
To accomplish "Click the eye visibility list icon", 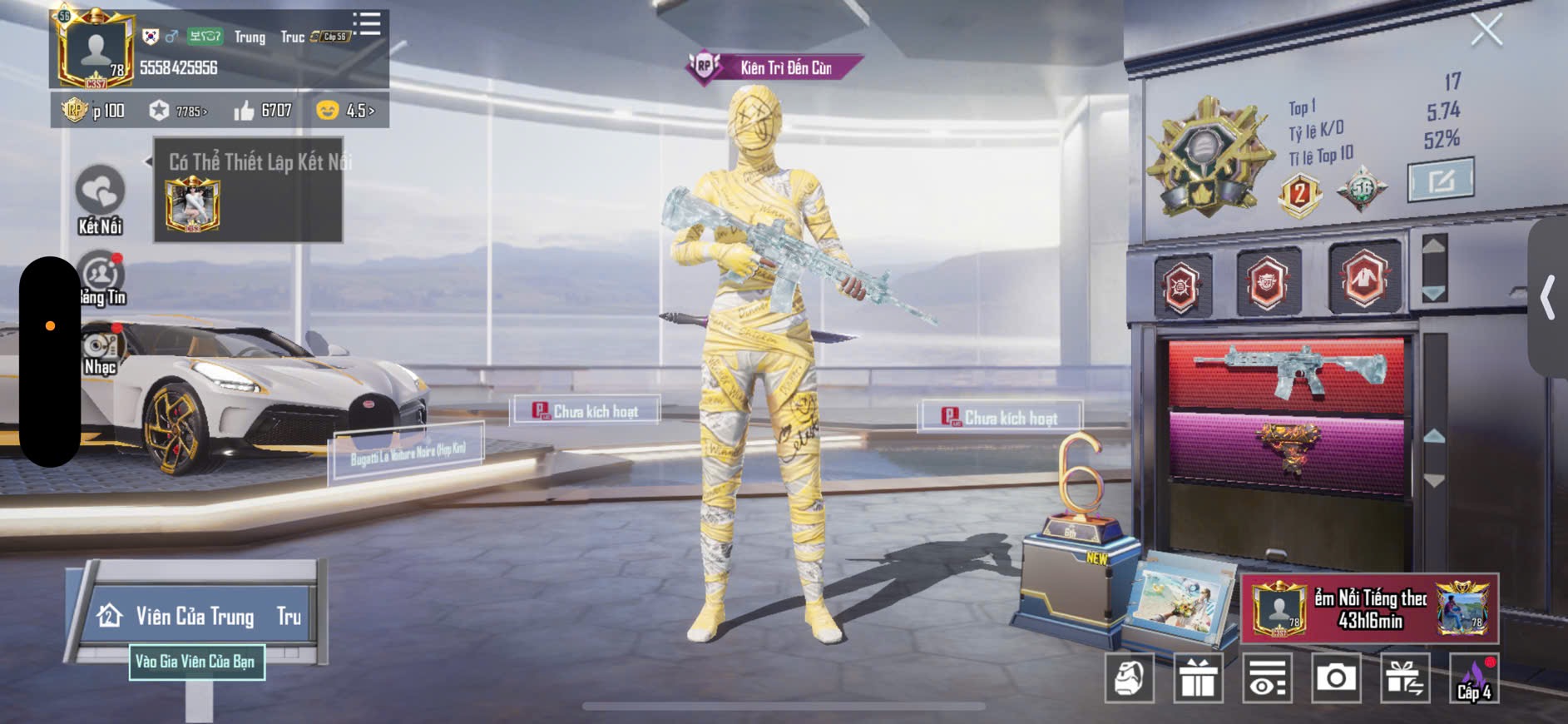I will [x=1268, y=678].
